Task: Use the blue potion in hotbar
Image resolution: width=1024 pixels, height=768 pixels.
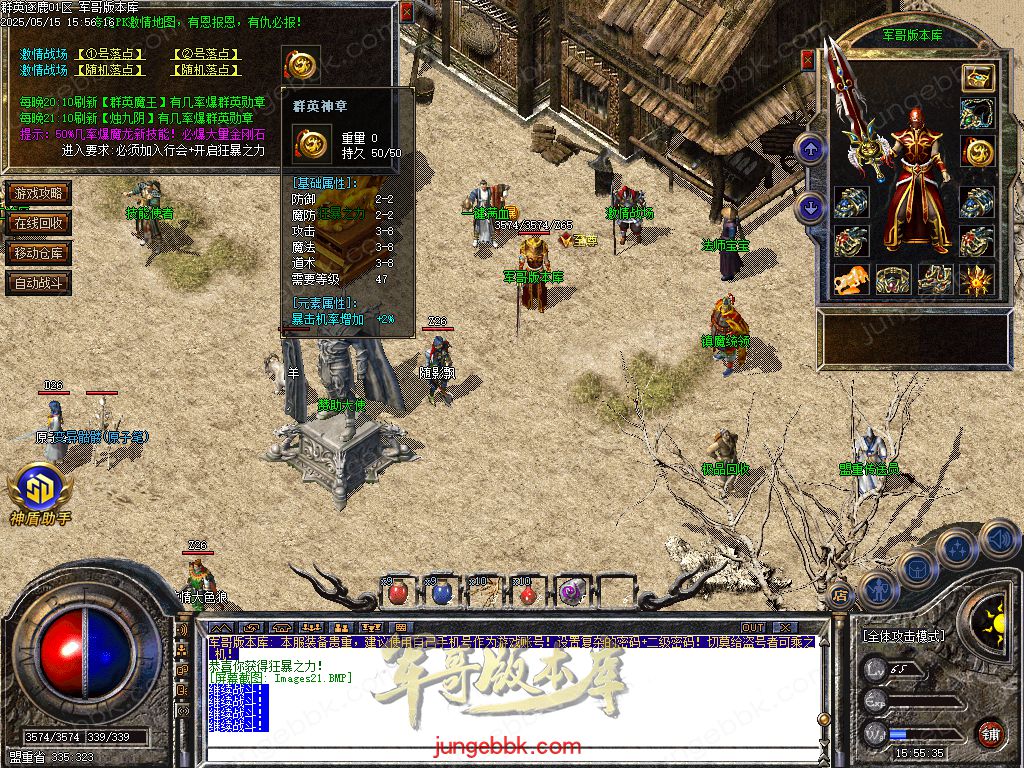Action: (x=441, y=592)
